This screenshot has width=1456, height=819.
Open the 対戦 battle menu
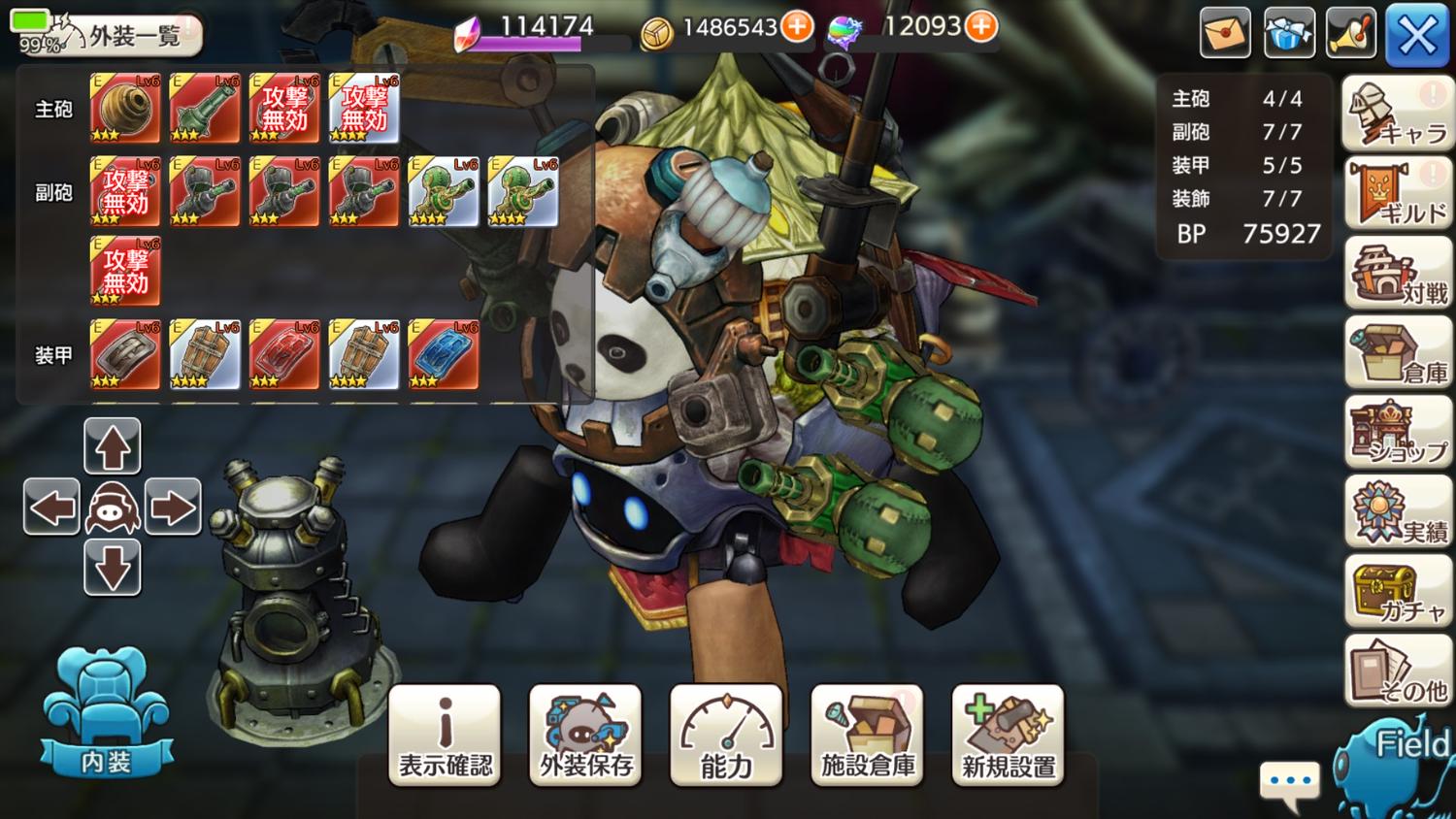pyautogui.click(x=1398, y=274)
